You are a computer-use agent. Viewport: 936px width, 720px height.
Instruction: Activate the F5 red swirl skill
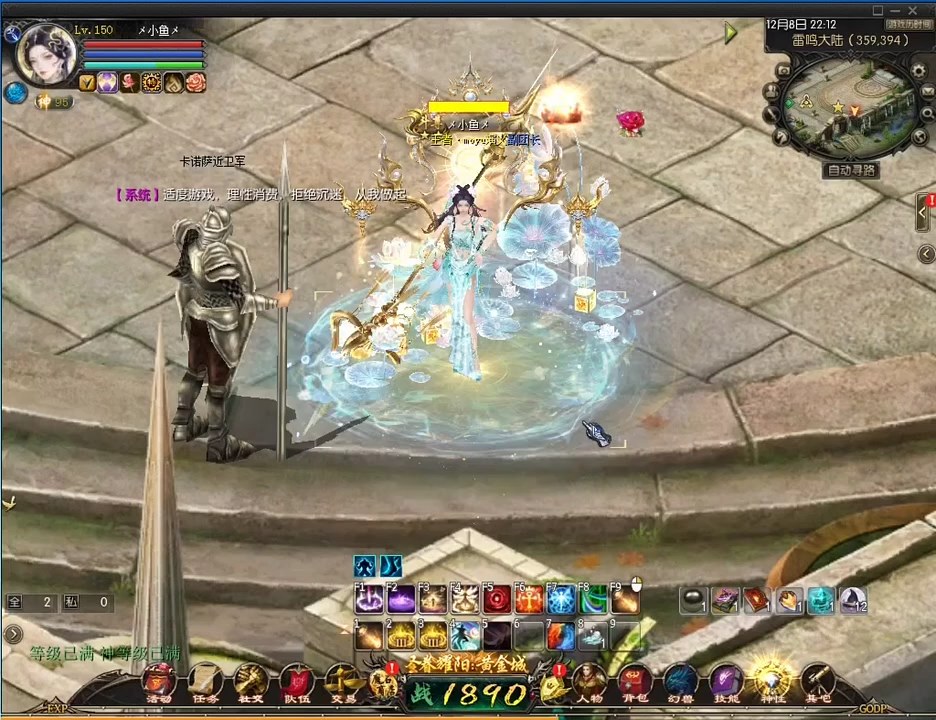(497, 599)
